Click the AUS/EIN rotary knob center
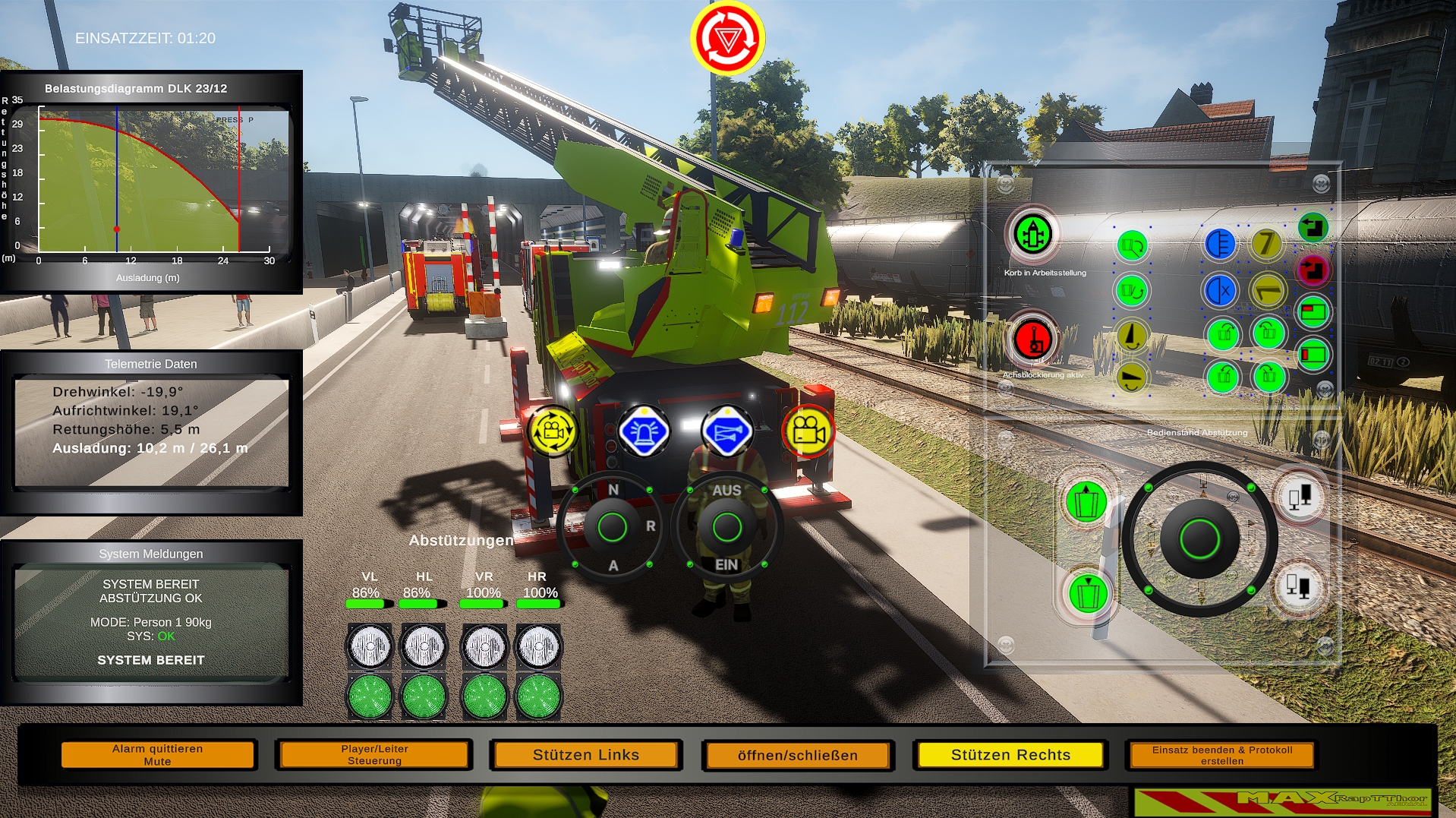 click(x=726, y=527)
